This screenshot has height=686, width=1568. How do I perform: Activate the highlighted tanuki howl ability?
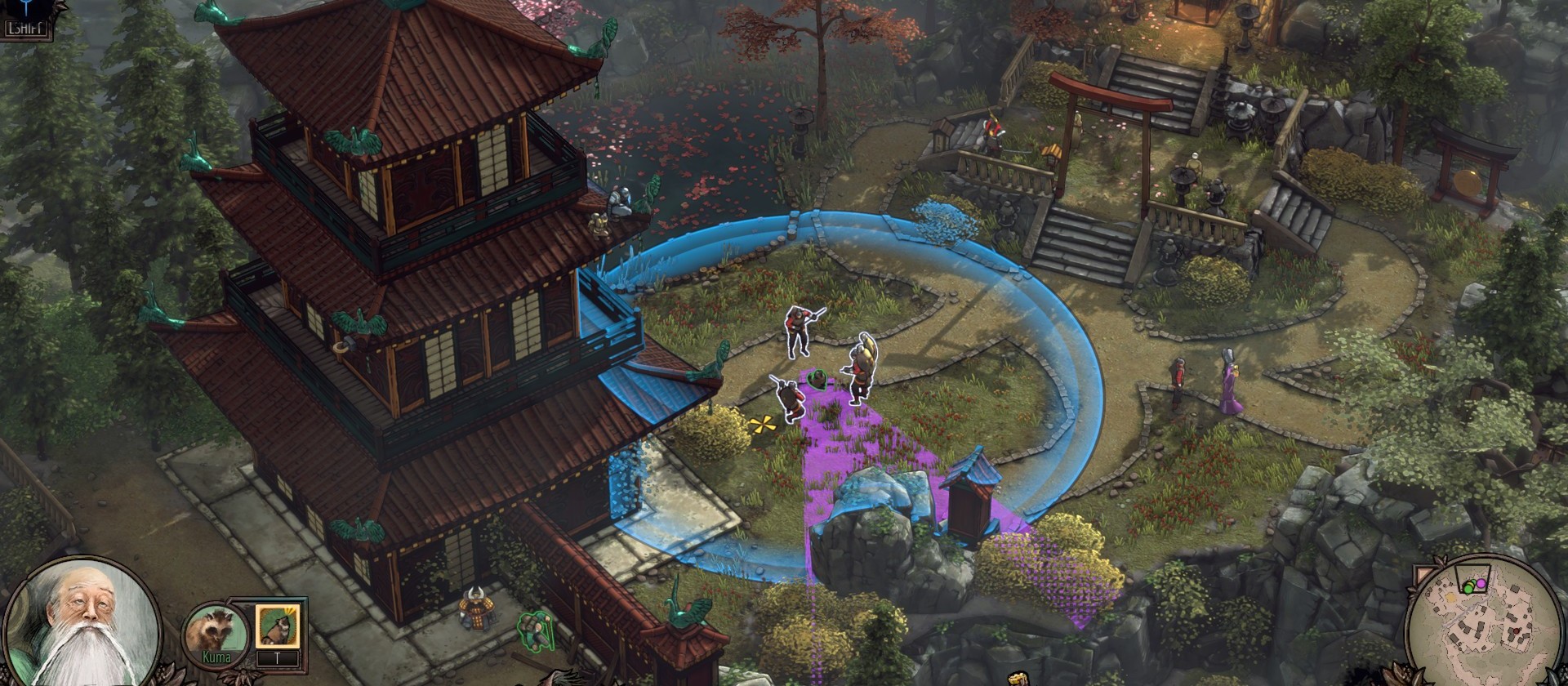[x=278, y=626]
